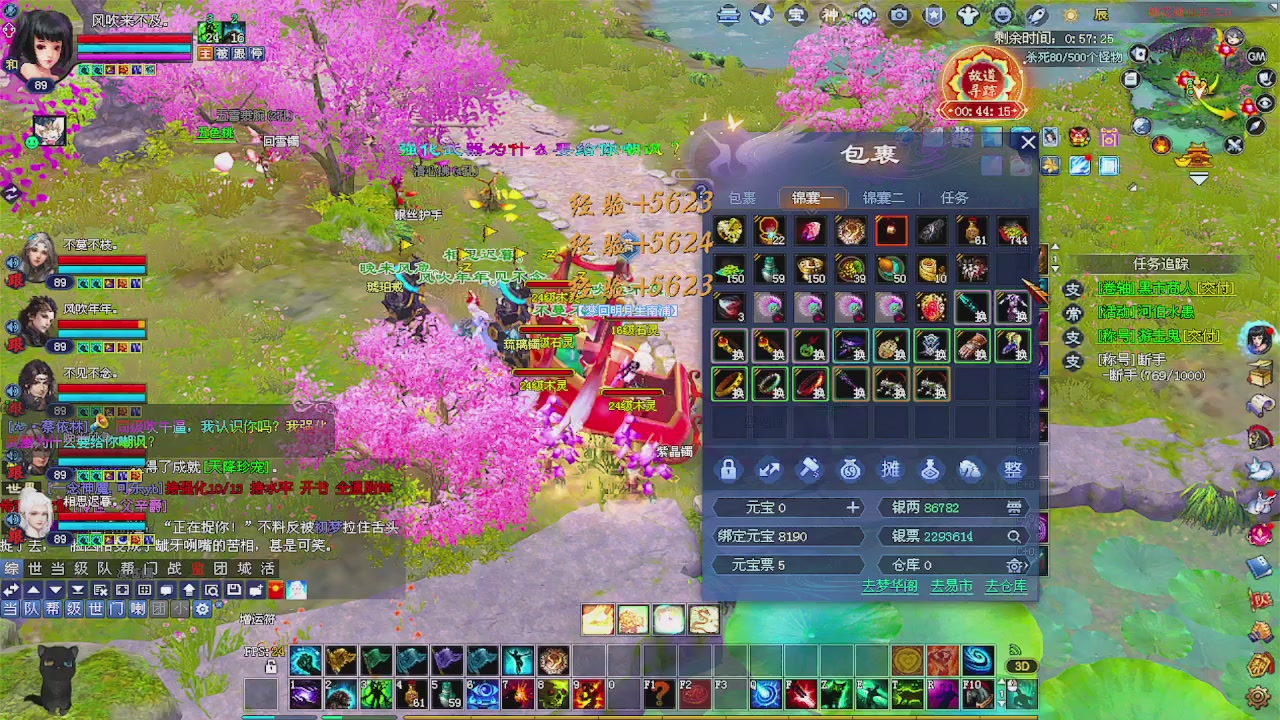Select the lock icon in the bag panel
Viewport: 1280px width, 720px height.
point(728,470)
